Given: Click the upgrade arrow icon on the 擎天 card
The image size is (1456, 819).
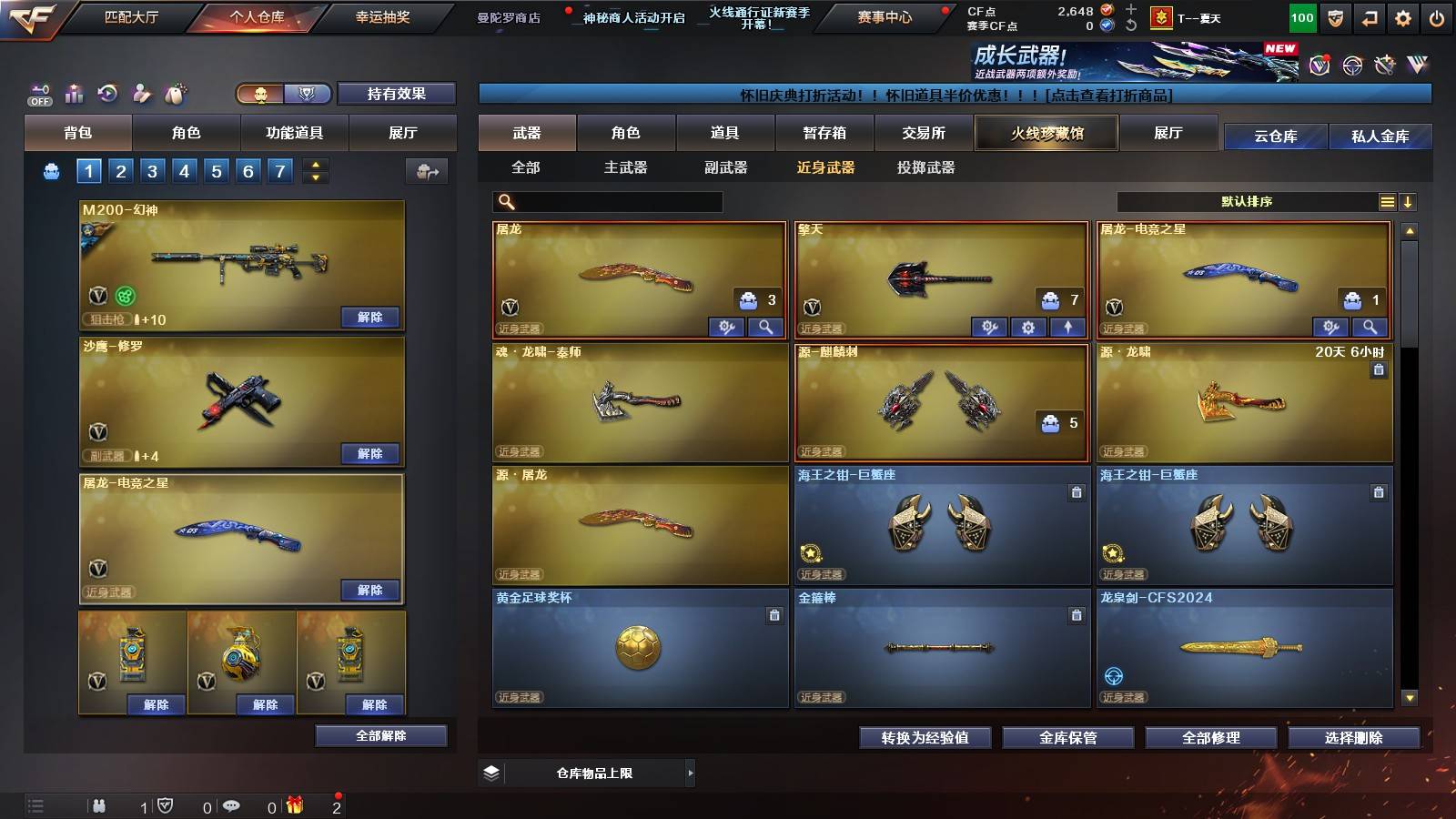Looking at the screenshot, I should point(1068,327).
